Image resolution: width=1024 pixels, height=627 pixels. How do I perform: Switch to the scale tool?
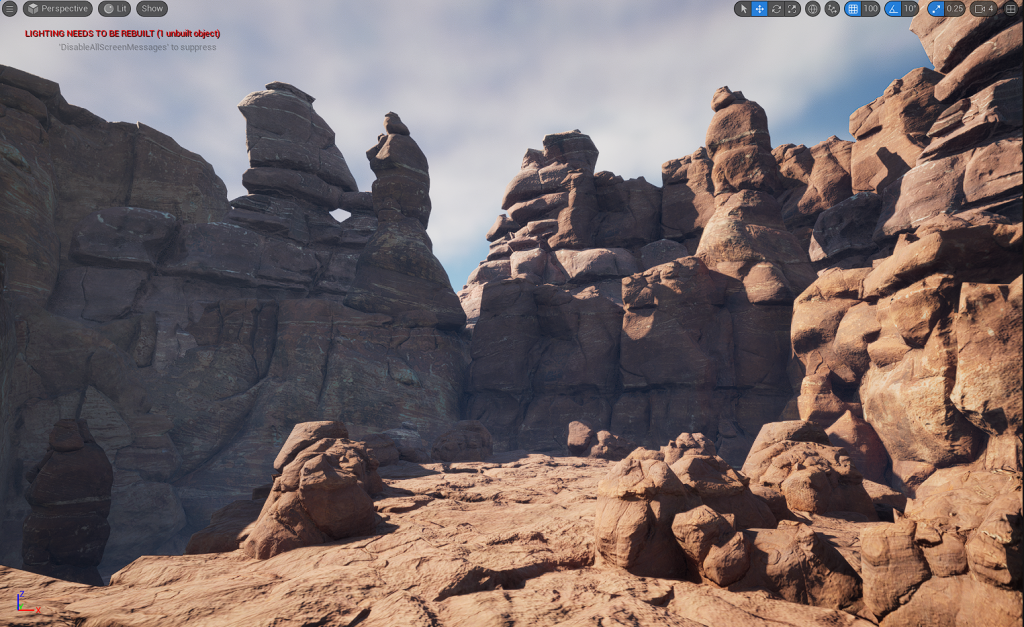click(x=792, y=9)
